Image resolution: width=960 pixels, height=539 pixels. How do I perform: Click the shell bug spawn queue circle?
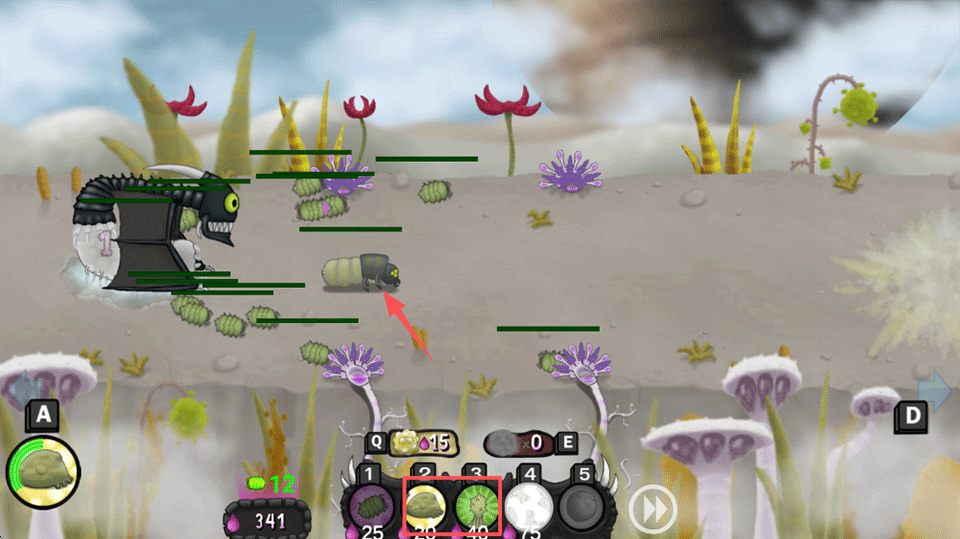point(43,471)
